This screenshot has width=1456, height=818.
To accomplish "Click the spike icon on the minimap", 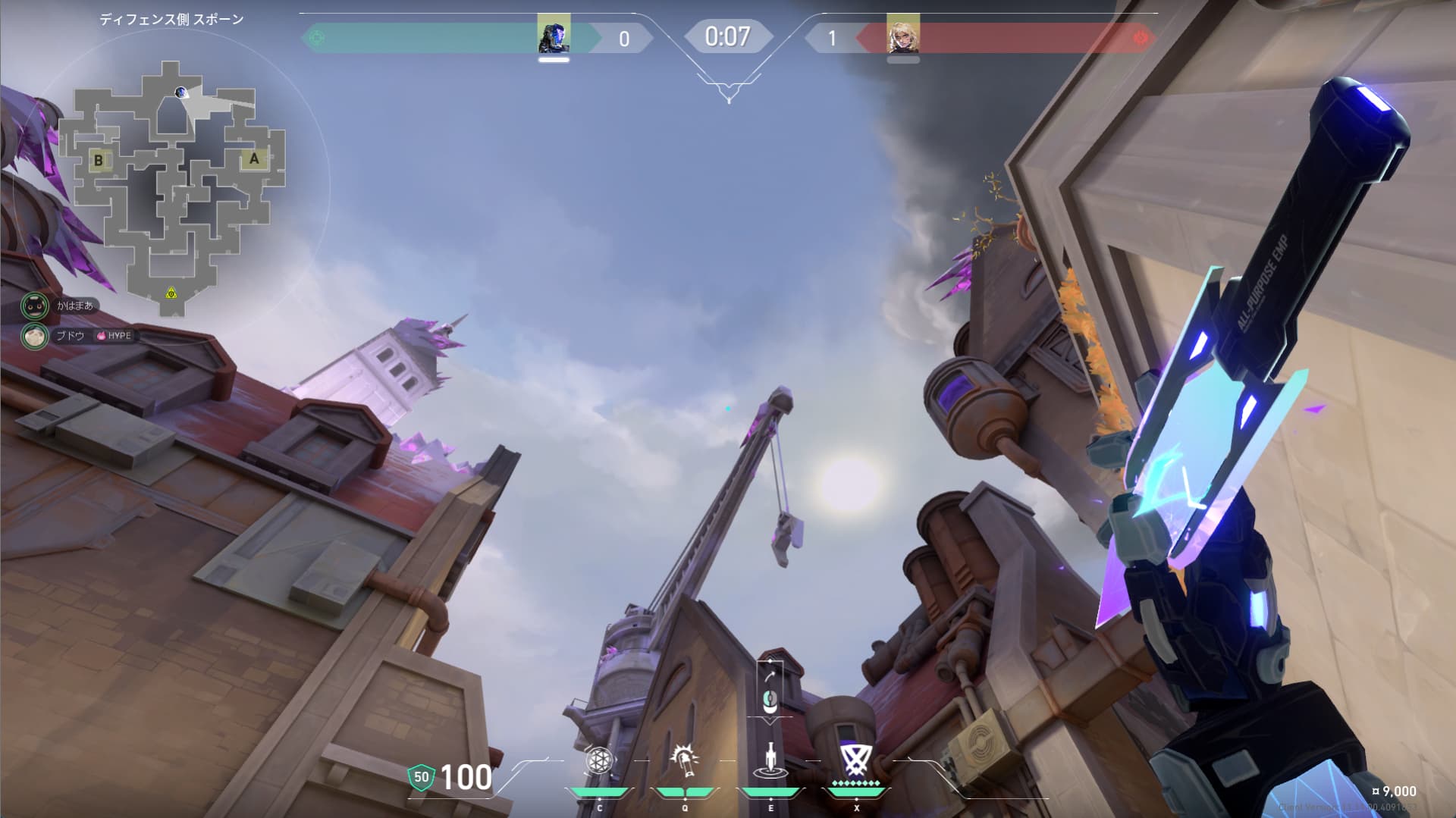I will (x=172, y=293).
